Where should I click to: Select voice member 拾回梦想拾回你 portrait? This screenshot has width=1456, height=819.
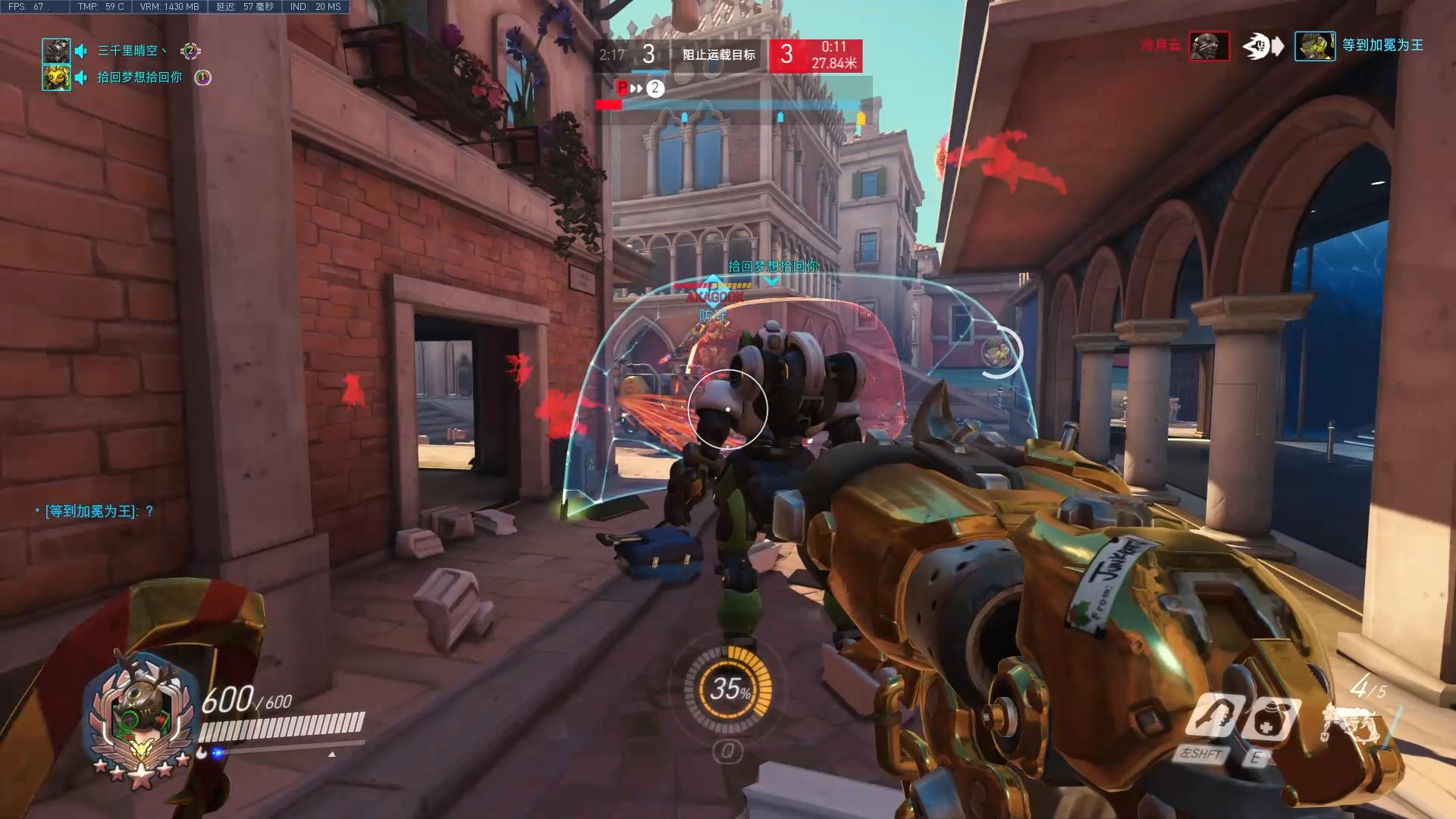pyautogui.click(x=56, y=77)
